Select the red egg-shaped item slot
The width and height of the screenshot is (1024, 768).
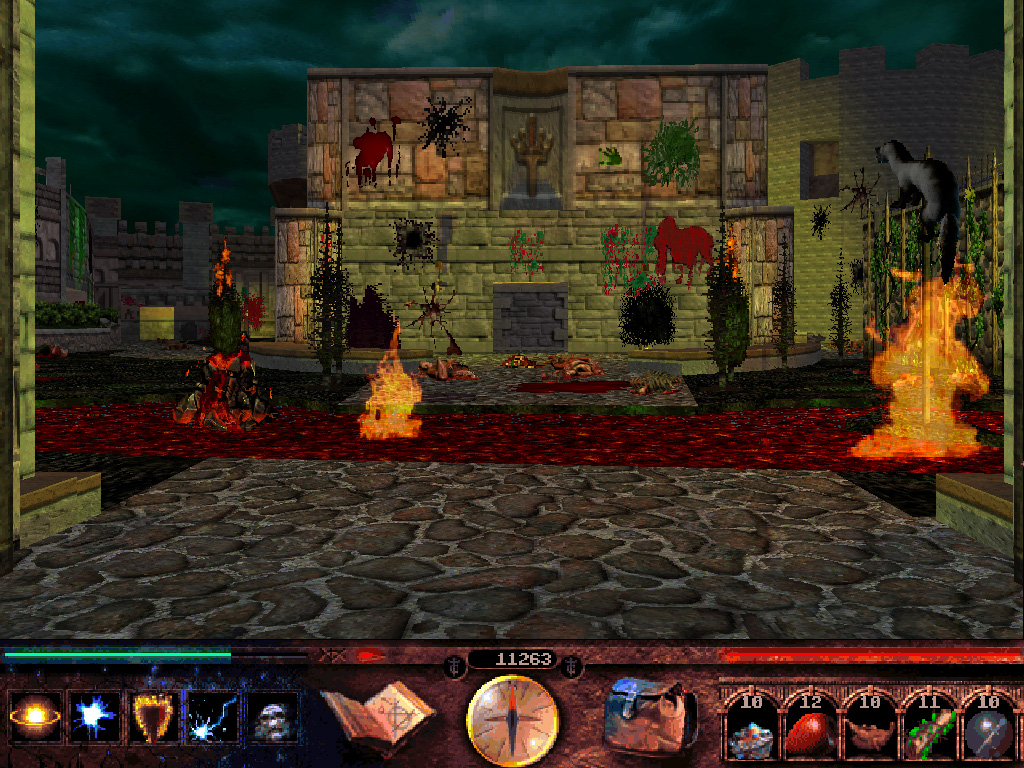(811, 729)
